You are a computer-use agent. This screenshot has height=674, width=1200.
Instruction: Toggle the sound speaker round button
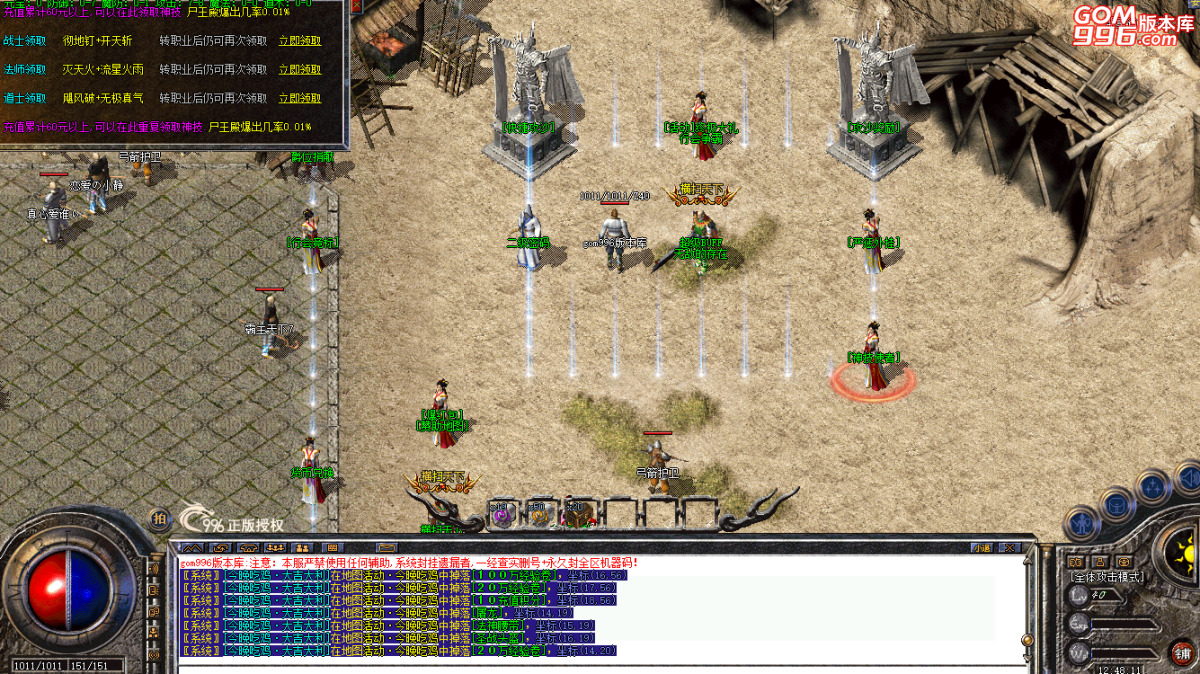[1188, 477]
